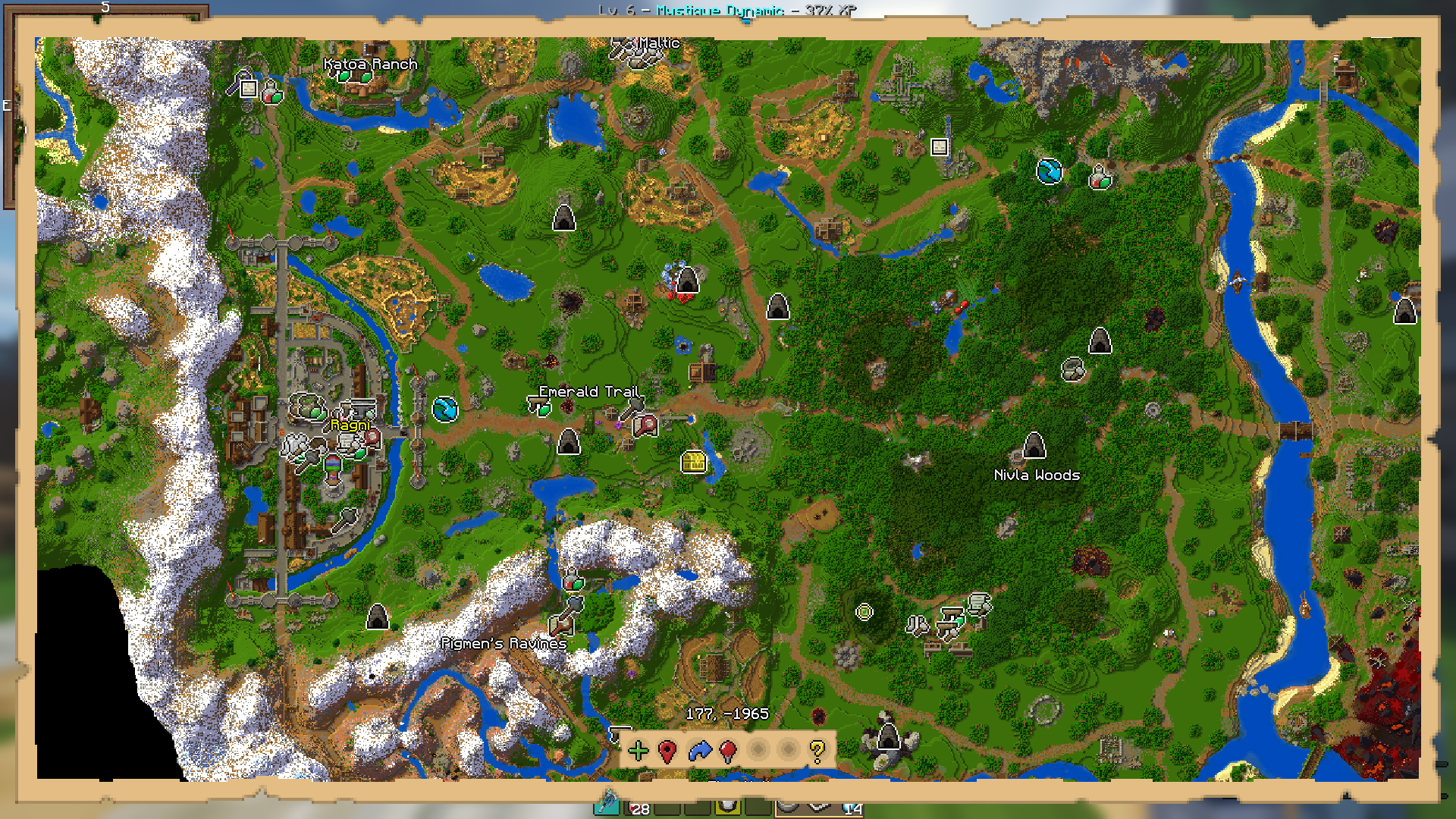Click the green plus map button
Viewport: 1456px width, 819px height.
639,751
